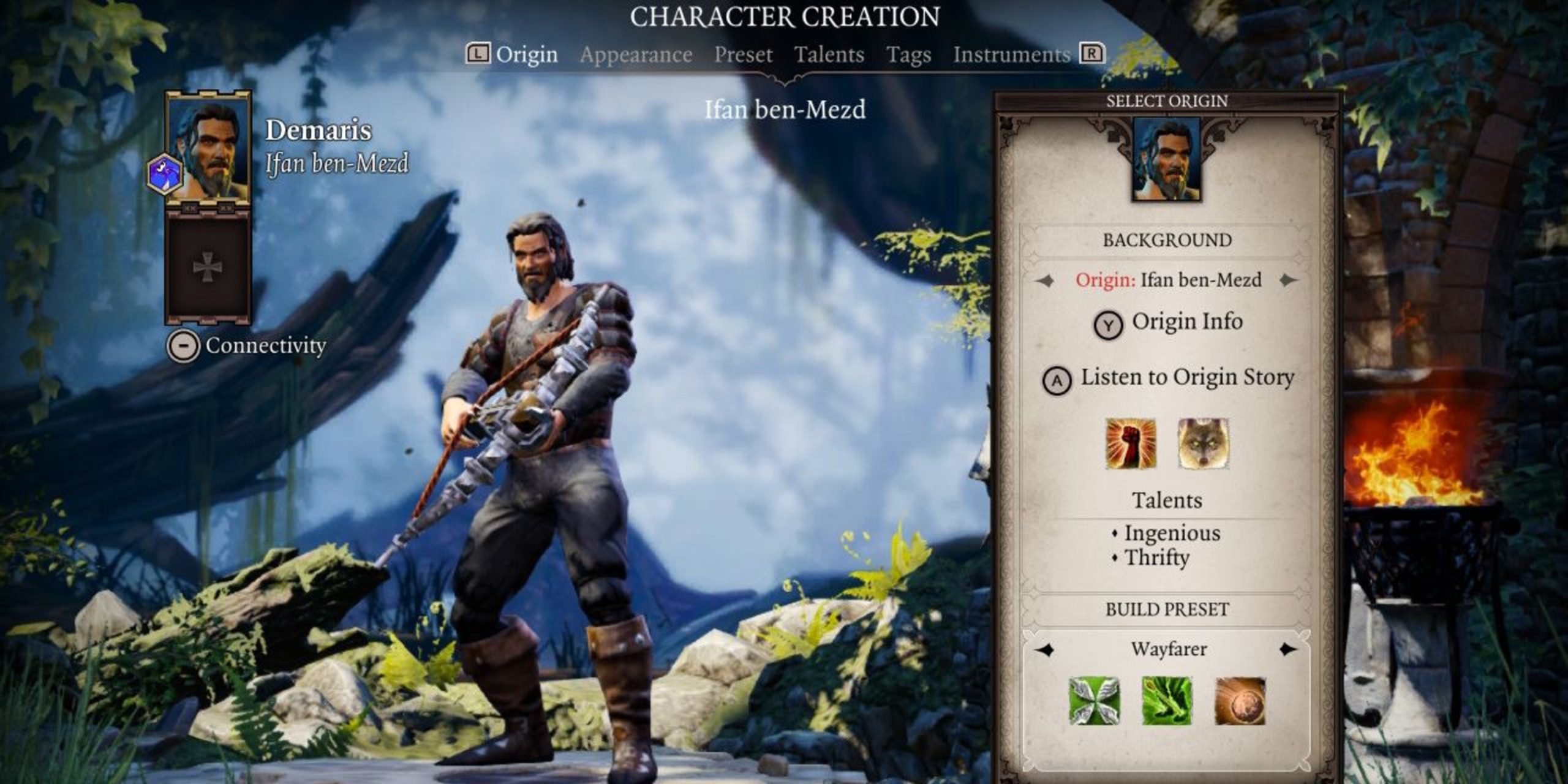1568x784 pixels.
Task: Cycle to the previous origin with left arrow
Action: pyautogui.click(x=1045, y=281)
